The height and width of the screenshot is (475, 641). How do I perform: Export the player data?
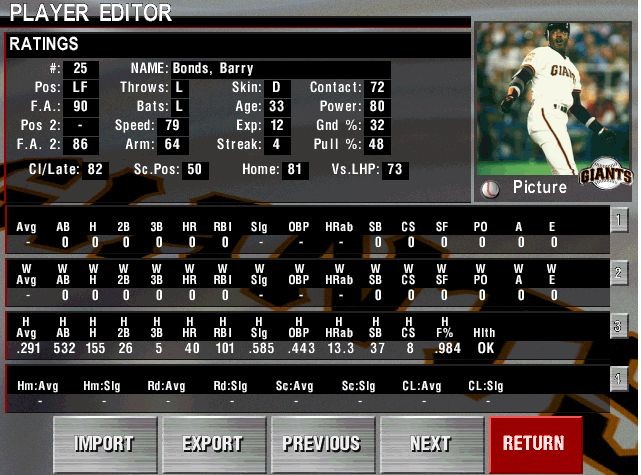pyautogui.click(x=213, y=444)
